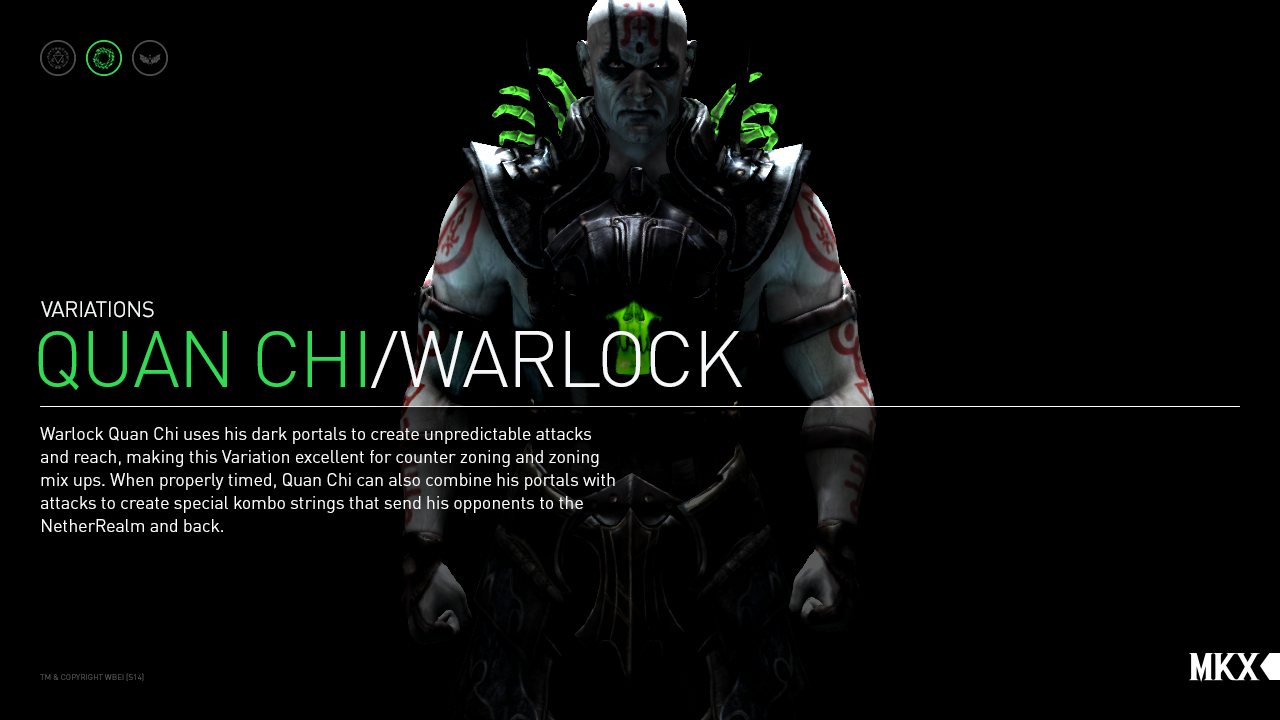The width and height of the screenshot is (1280, 720).
Task: Toggle the currently selected Warlock variation
Action: tap(103, 57)
